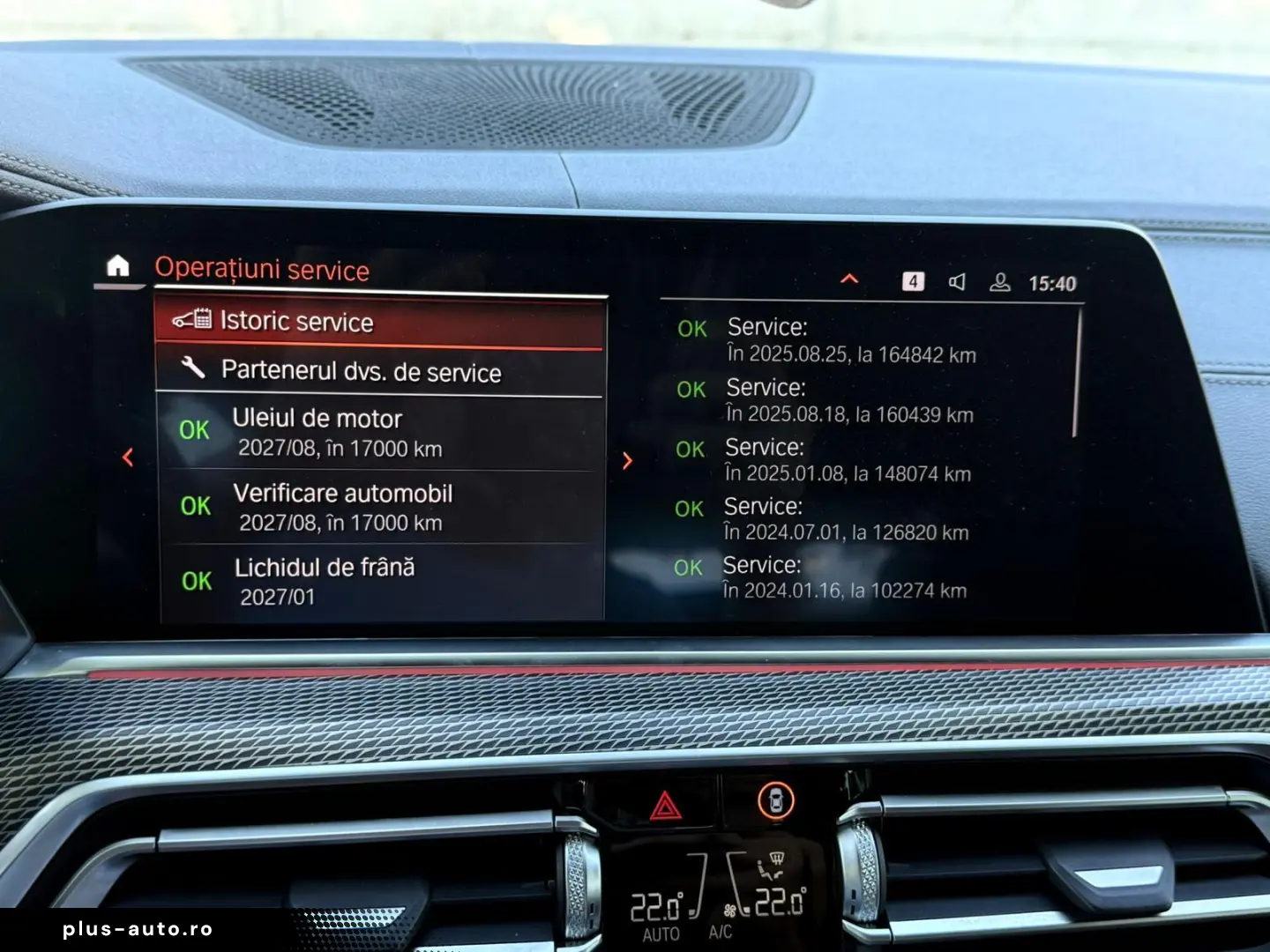Collapse the status bar with the upward chevron
Screen dimensions: 1270x952
click(x=848, y=279)
